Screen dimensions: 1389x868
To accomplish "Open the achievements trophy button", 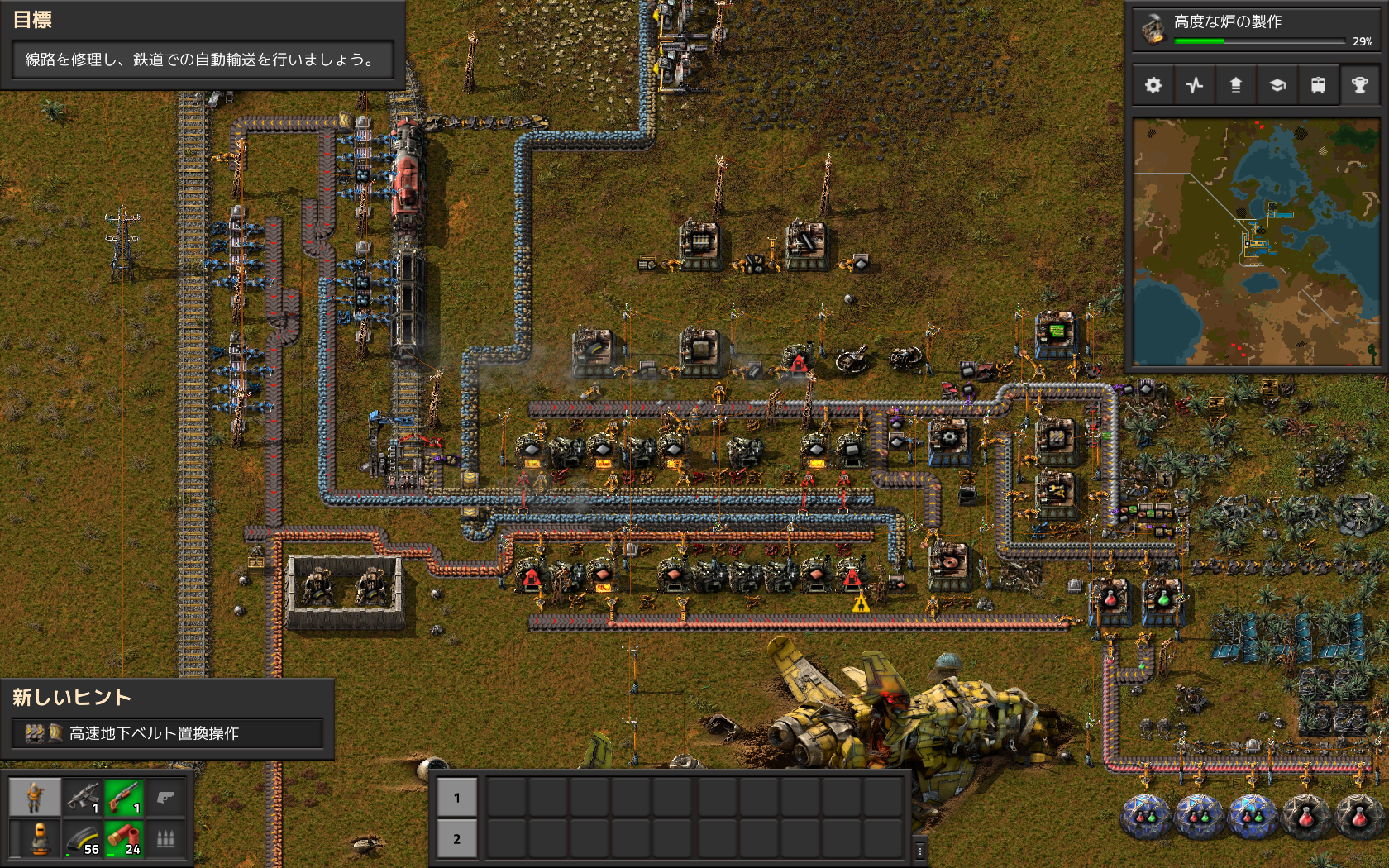I will [1359, 85].
